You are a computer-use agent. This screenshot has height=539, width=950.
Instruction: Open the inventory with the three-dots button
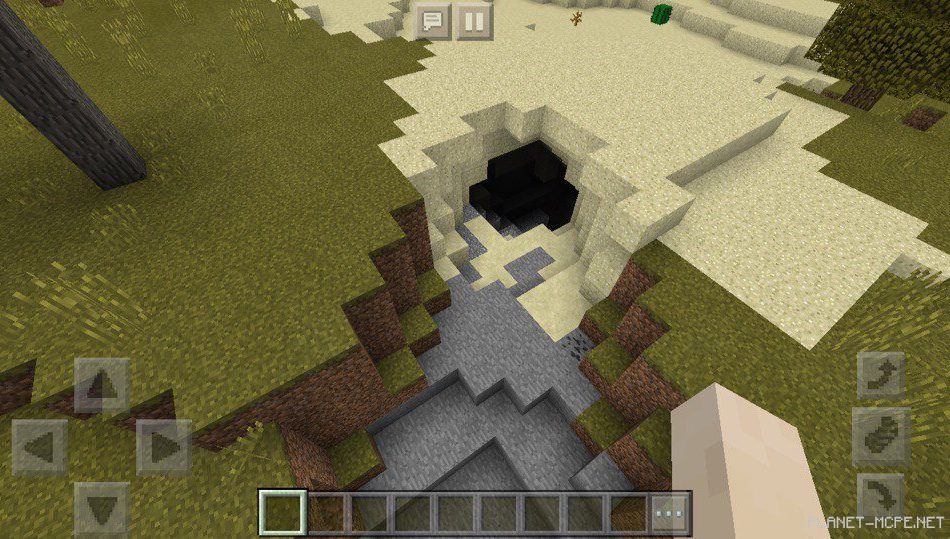point(670,513)
